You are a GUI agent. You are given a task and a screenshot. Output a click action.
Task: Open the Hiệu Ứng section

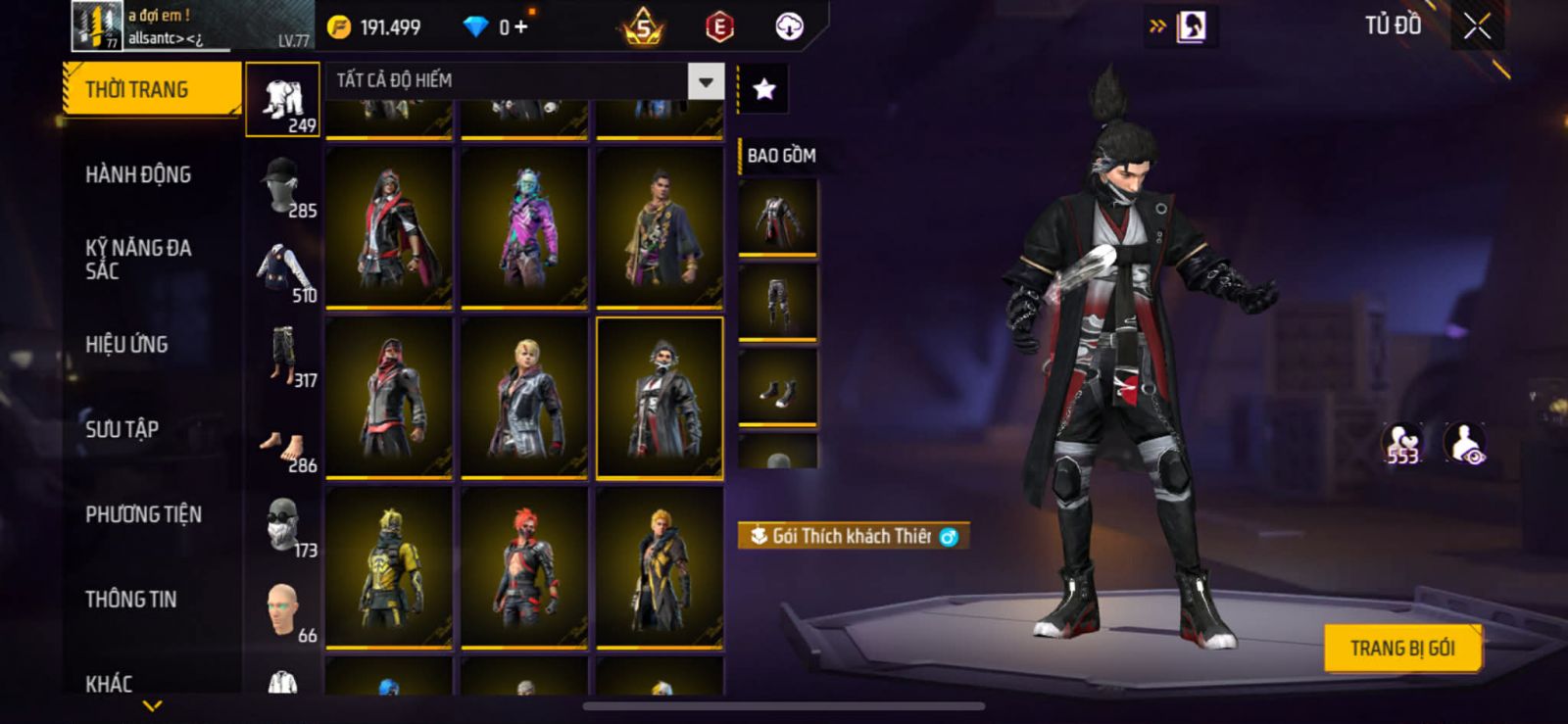point(126,344)
